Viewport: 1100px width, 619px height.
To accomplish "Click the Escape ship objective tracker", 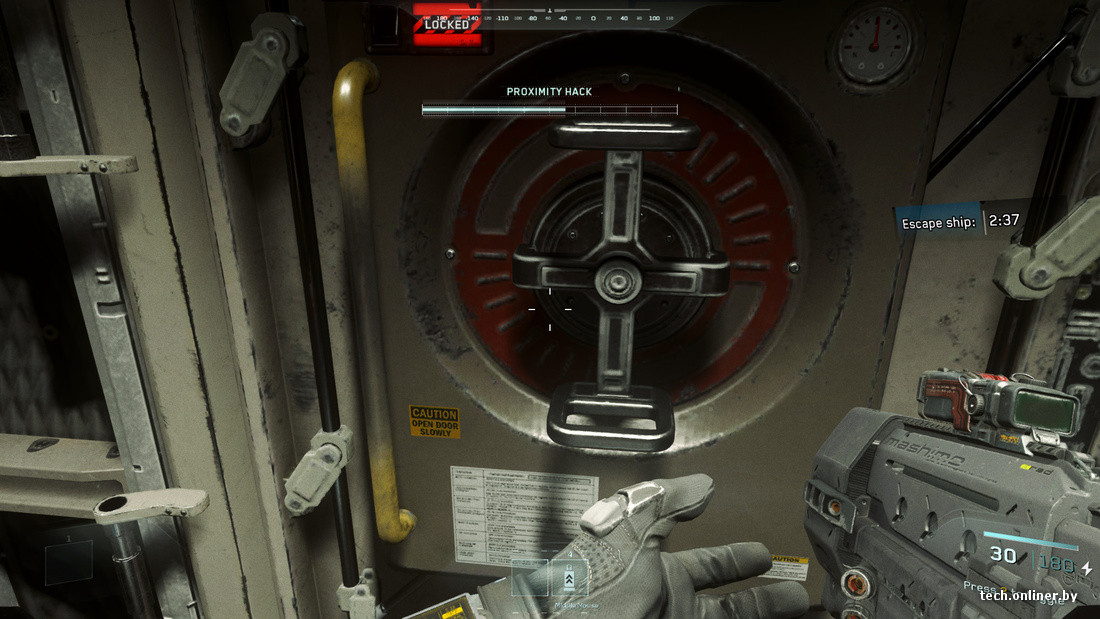I will 959,221.
